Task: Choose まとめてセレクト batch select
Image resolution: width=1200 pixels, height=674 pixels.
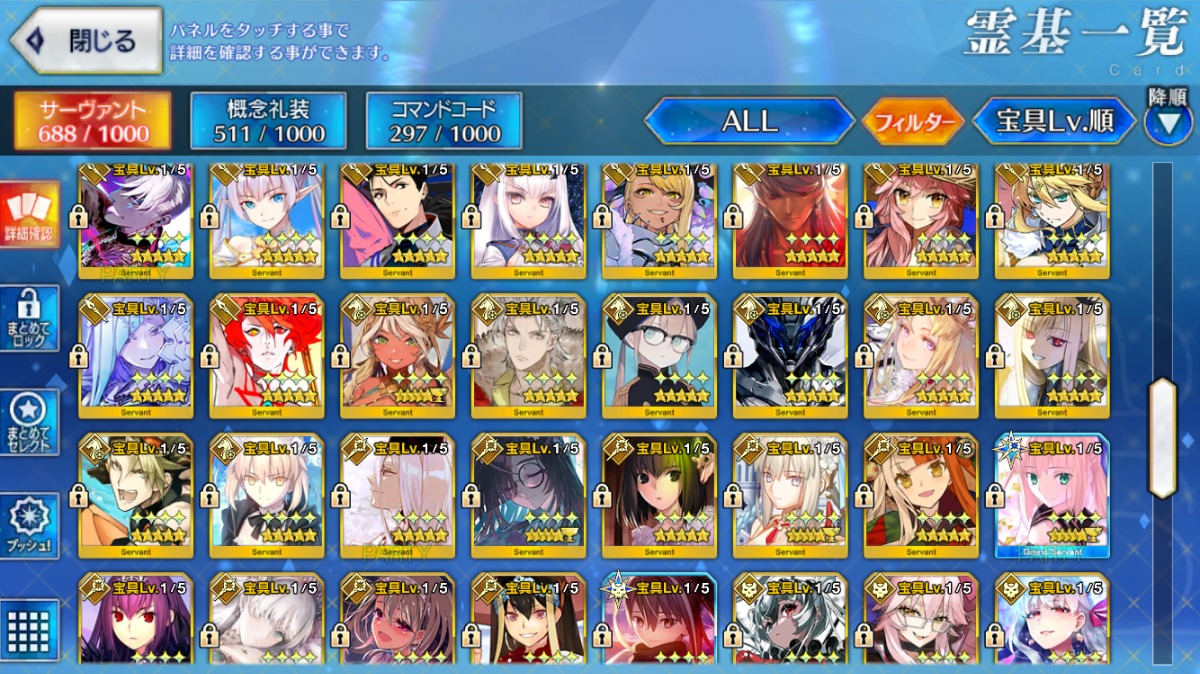Action: coord(29,420)
